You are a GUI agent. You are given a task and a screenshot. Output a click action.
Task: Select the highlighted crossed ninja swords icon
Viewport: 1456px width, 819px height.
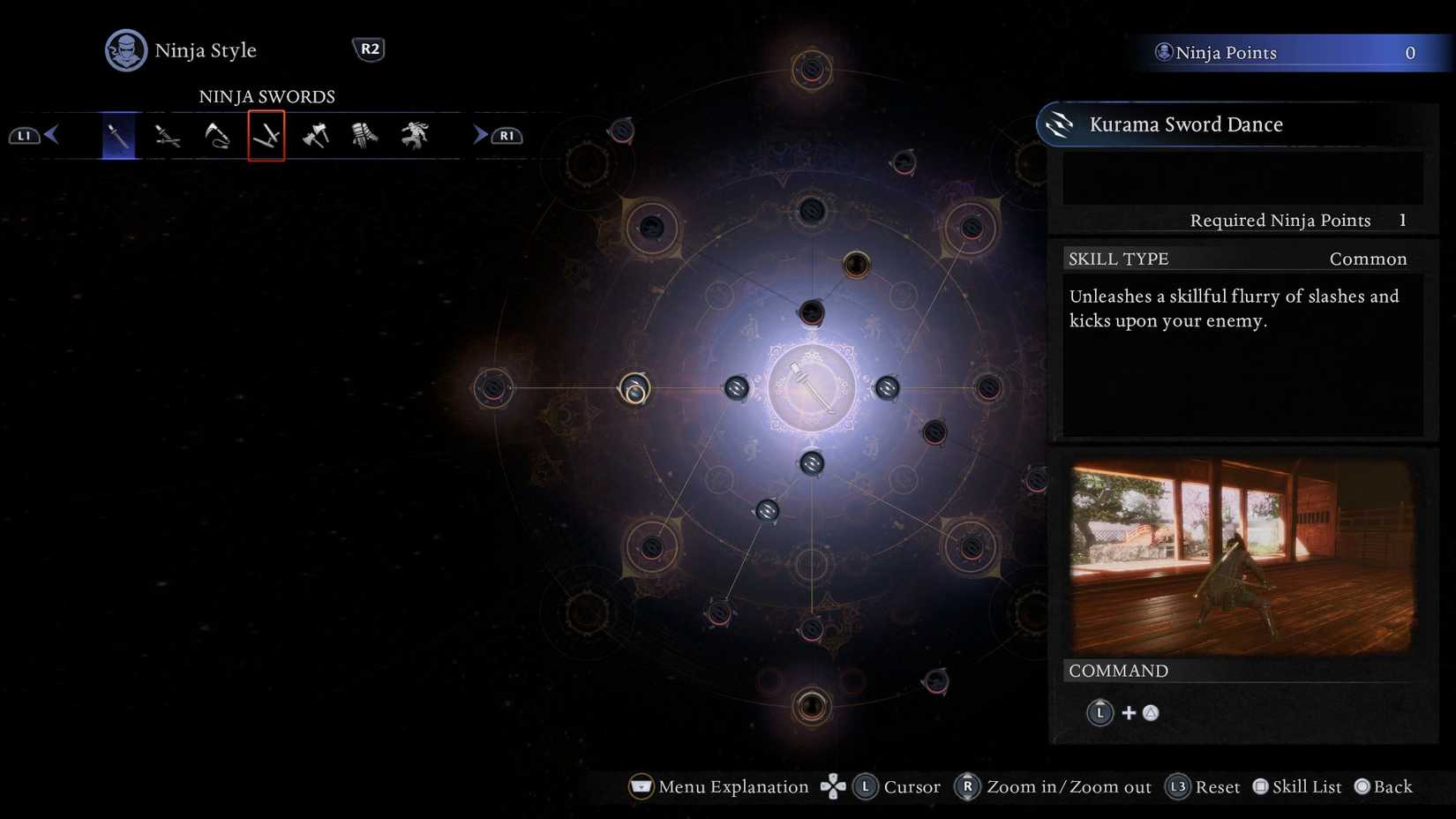click(x=266, y=137)
